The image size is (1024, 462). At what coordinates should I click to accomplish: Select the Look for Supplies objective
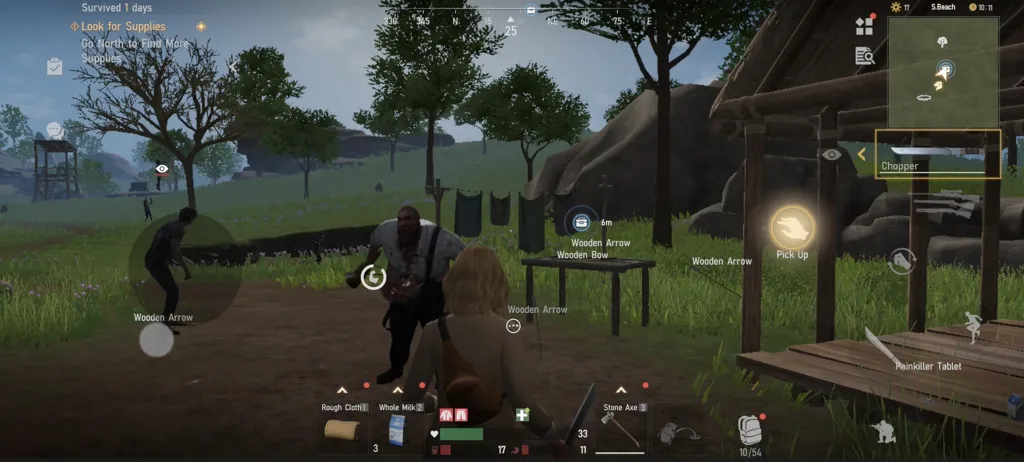(x=124, y=26)
